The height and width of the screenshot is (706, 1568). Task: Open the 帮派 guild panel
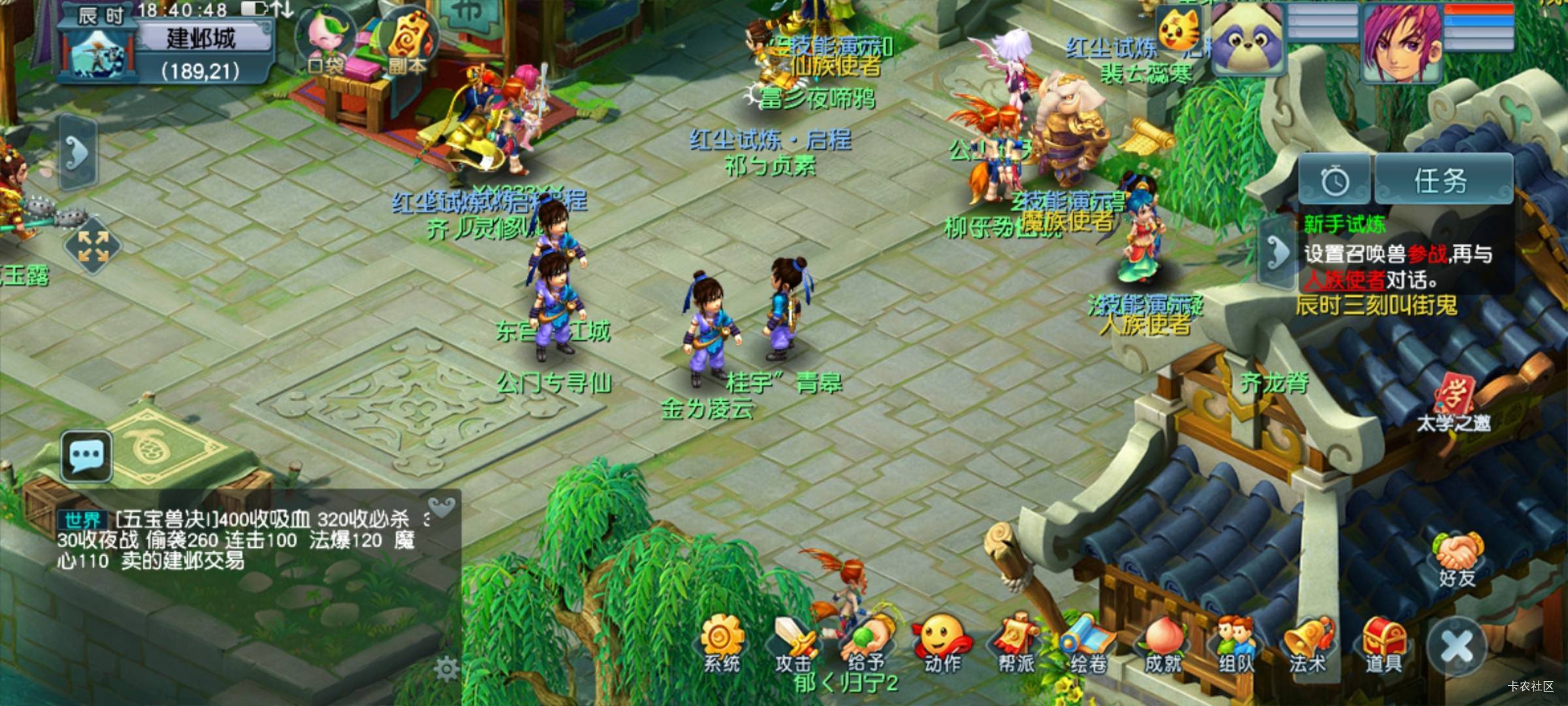tap(1016, 644)
